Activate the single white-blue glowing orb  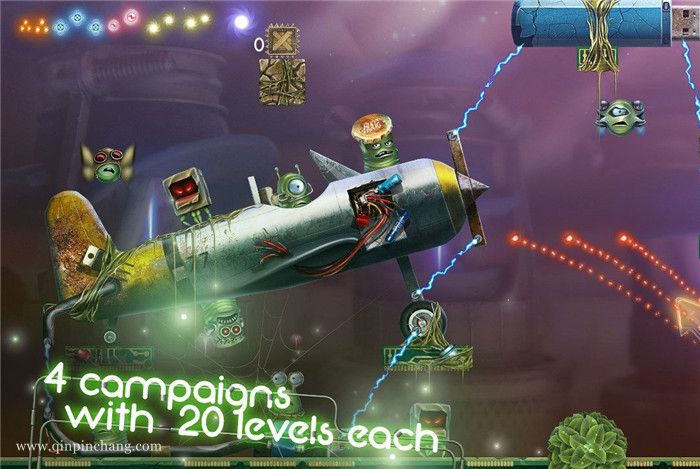coord(241,19)
